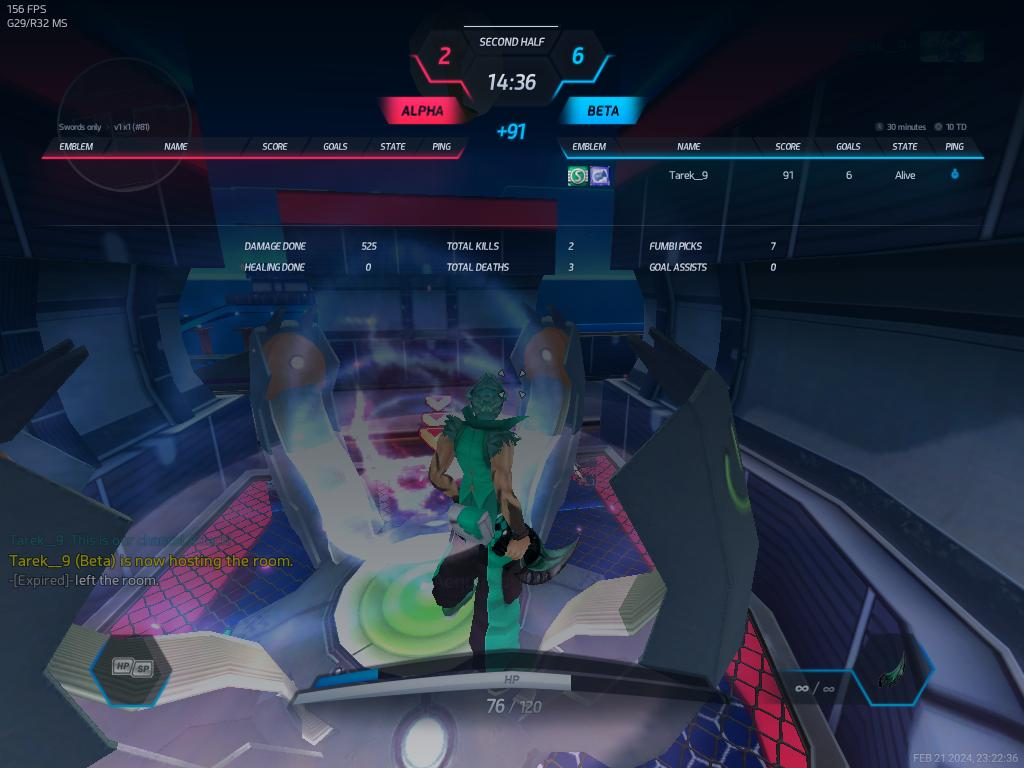
Task: Click the Beta team GOALS column header
Action: click(848, 147)
